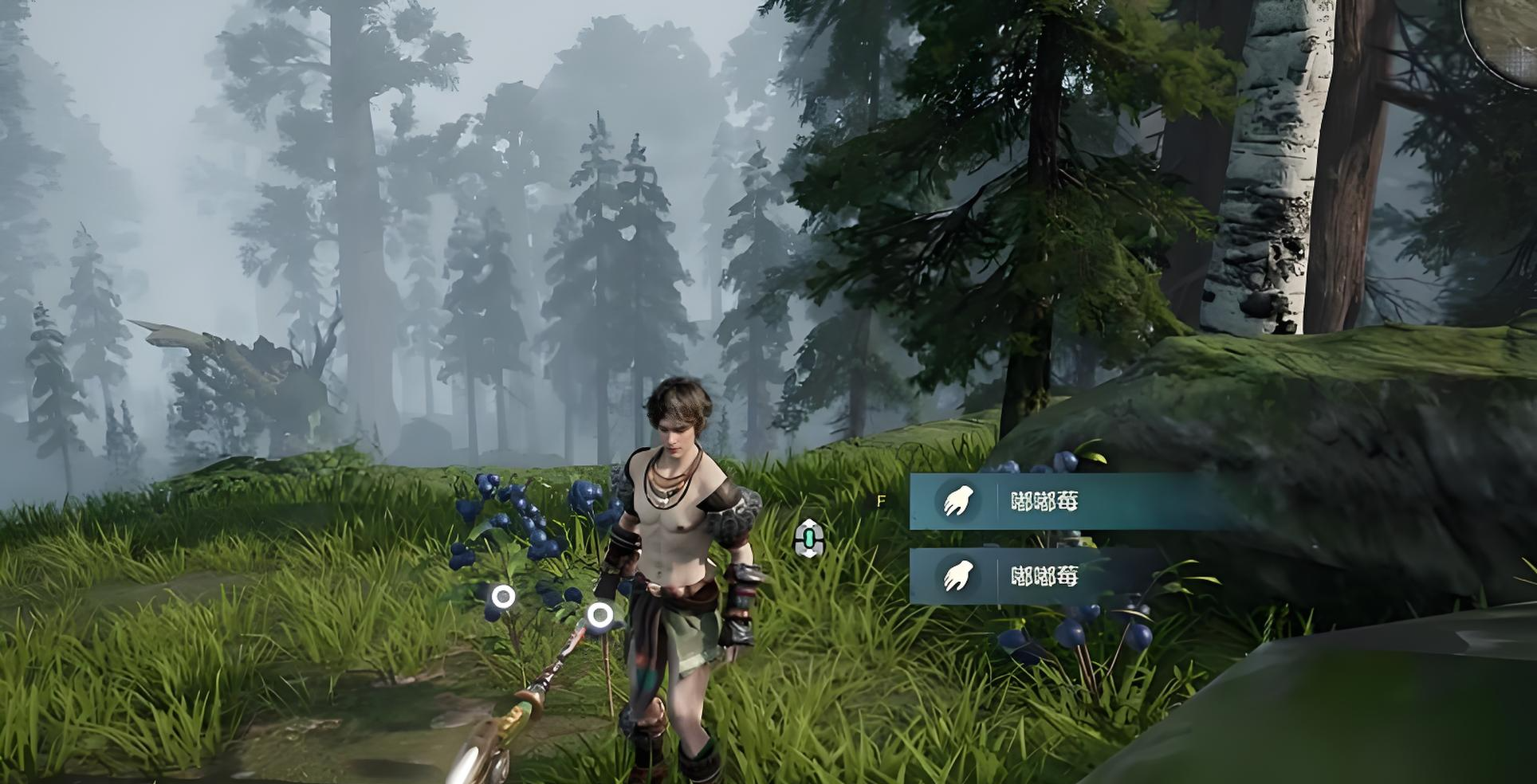Choose the non-highlighted 嘟嘟莓 gather option
The image size is (1537, 784).
[x=1044, y=575]
